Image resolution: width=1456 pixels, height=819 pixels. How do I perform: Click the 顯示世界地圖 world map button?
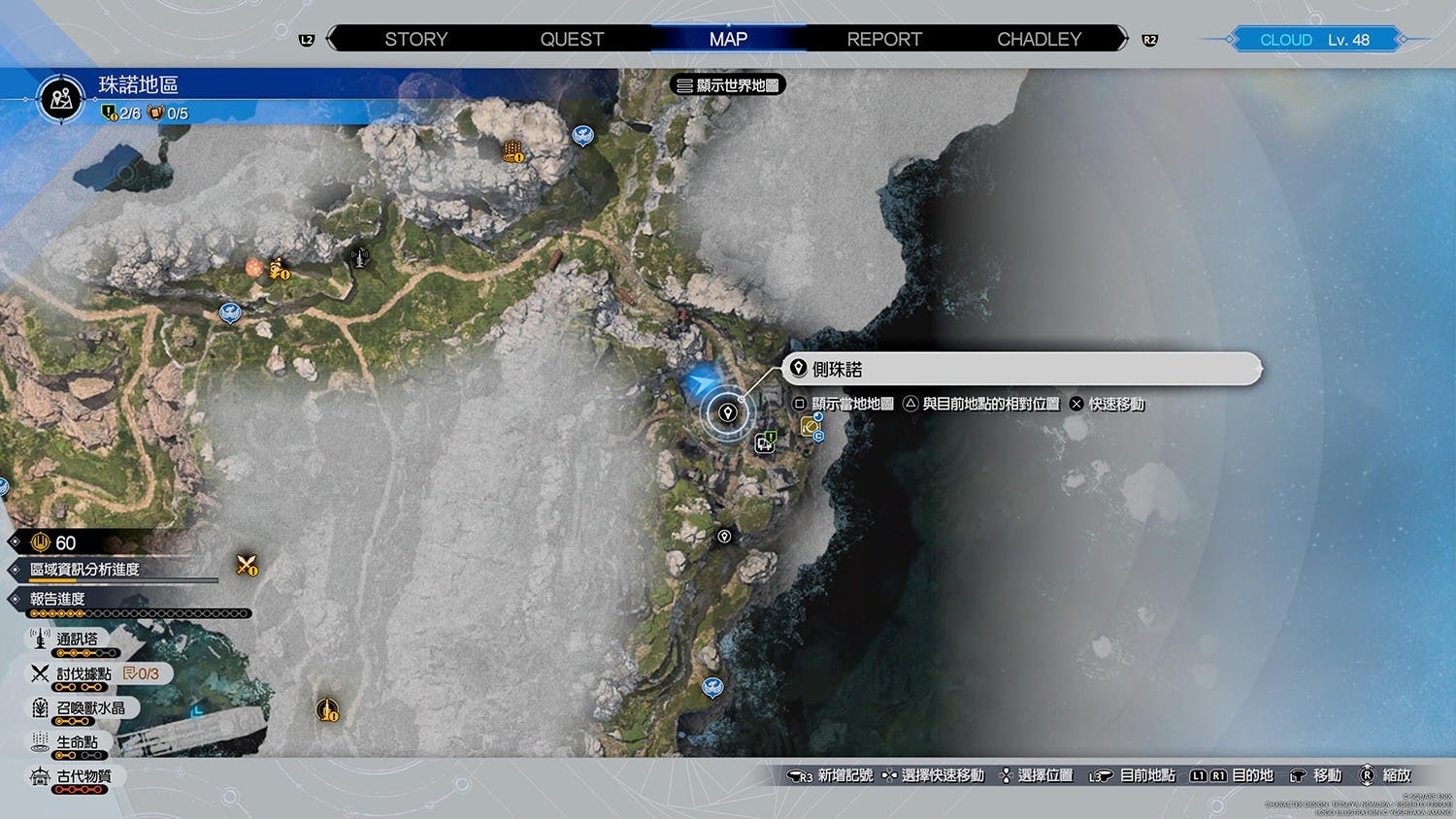pyautogui.click(x=728, y=85)
